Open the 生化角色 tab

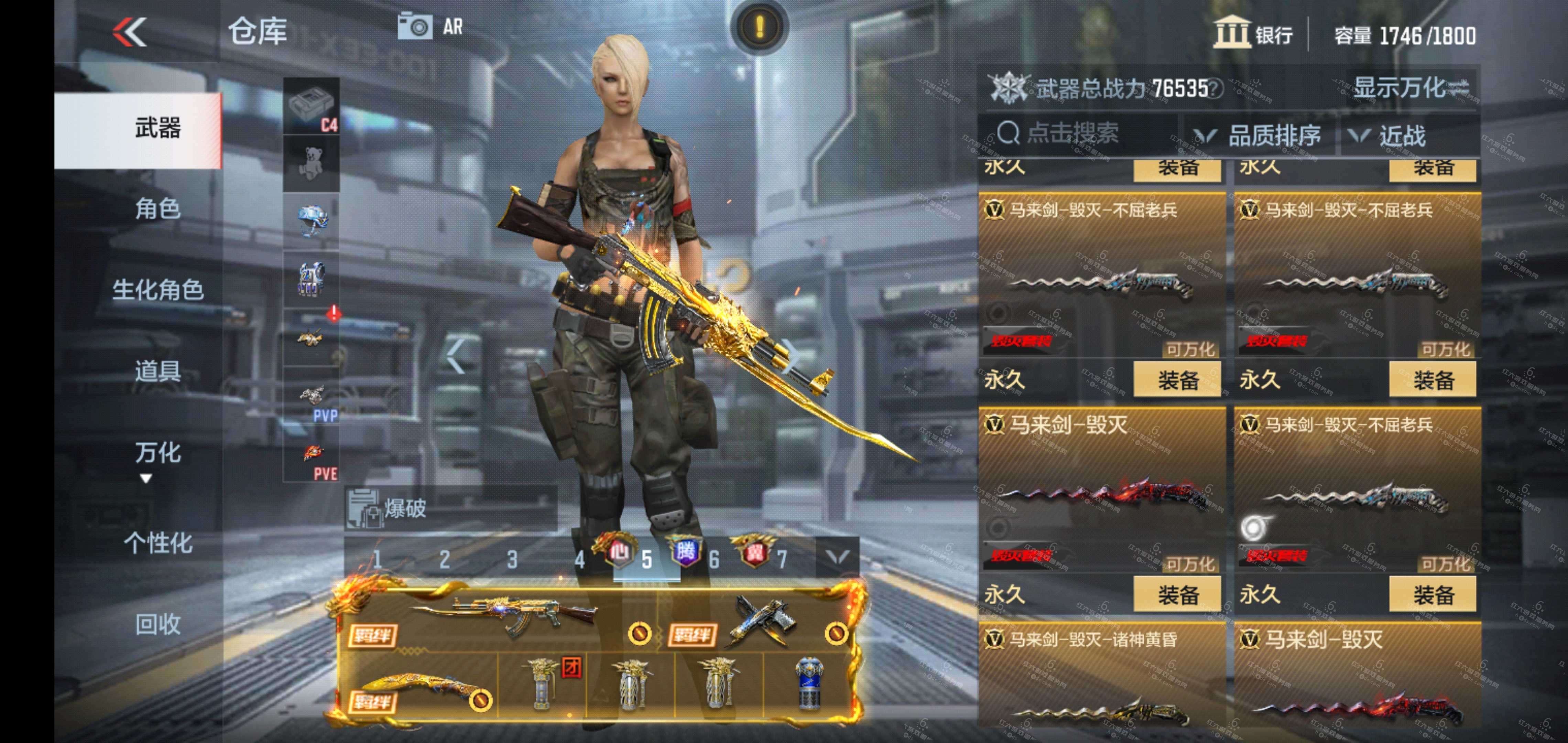[x=157, y=290]
